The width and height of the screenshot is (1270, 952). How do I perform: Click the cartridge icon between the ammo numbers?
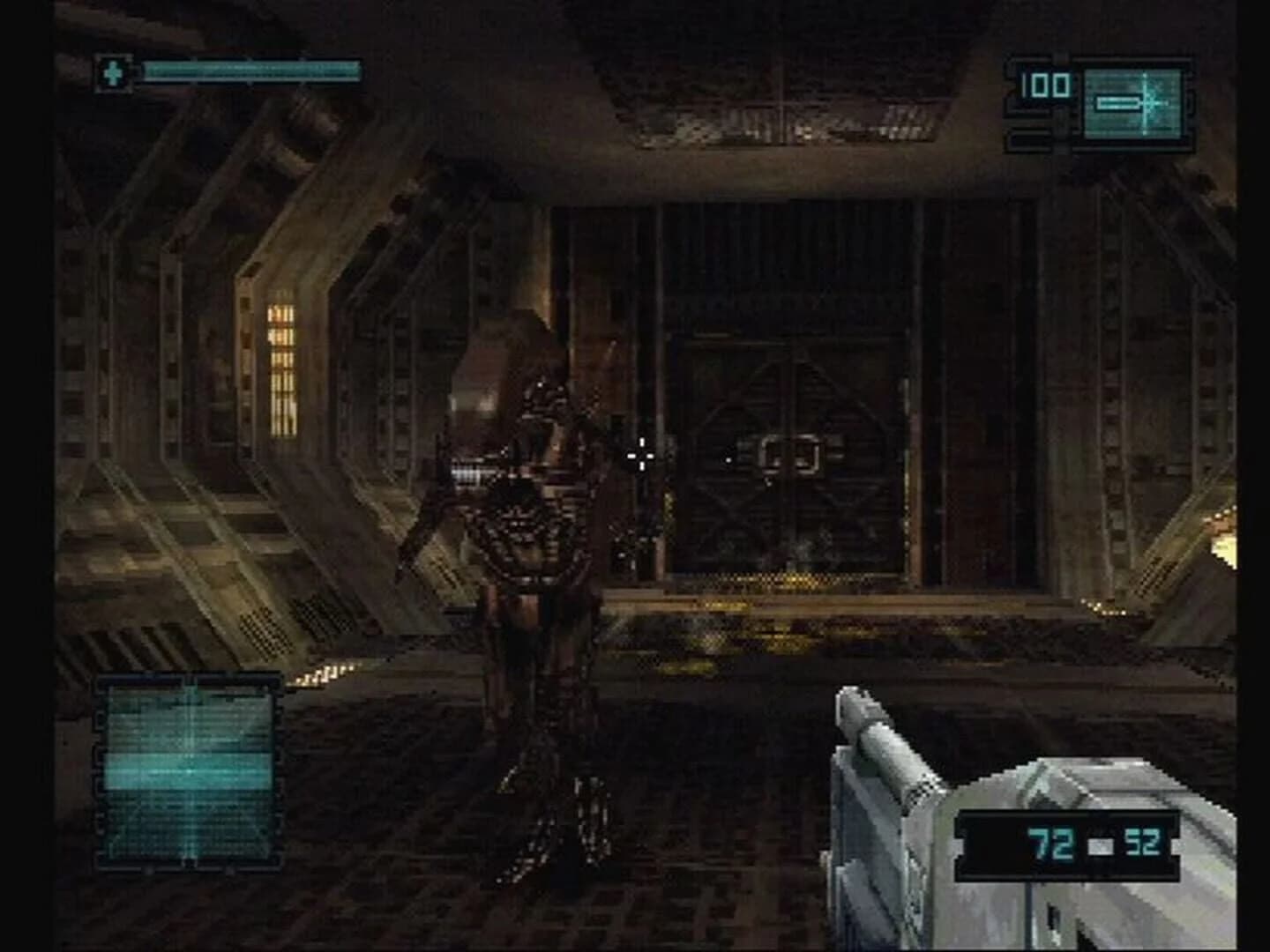[1099, 844]
